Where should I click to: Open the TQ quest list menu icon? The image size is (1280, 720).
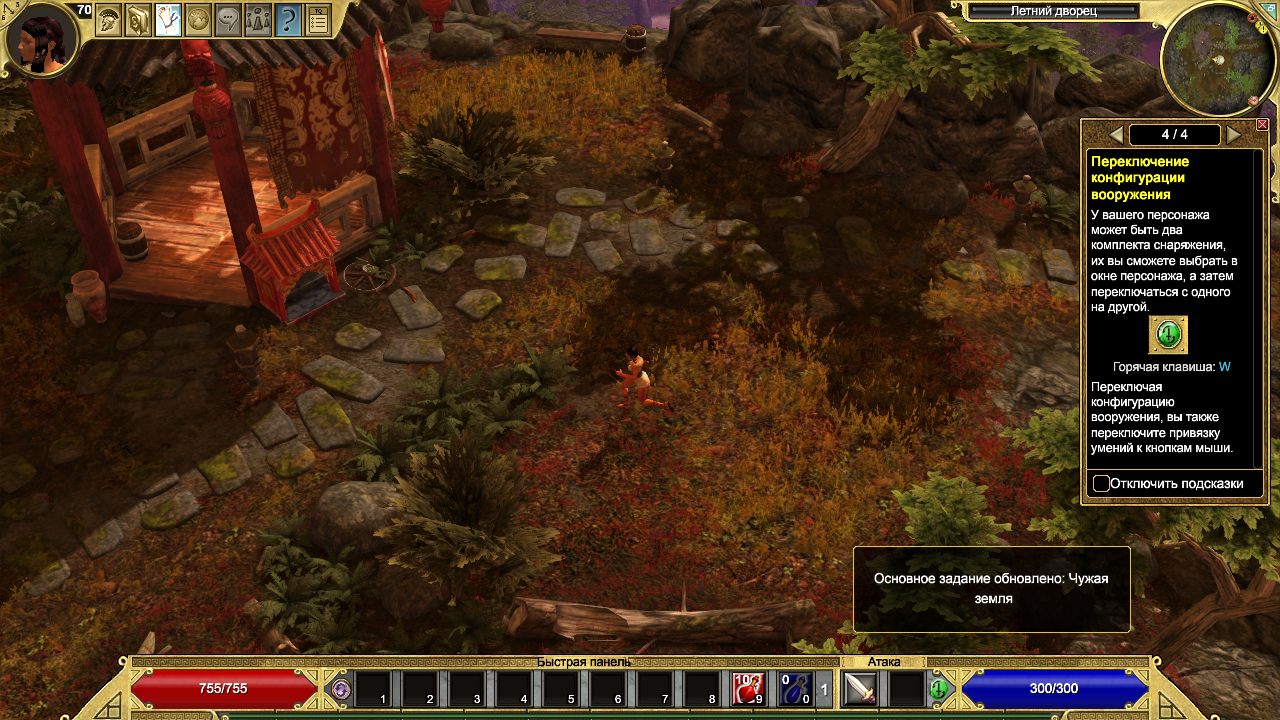click(318, 19)
